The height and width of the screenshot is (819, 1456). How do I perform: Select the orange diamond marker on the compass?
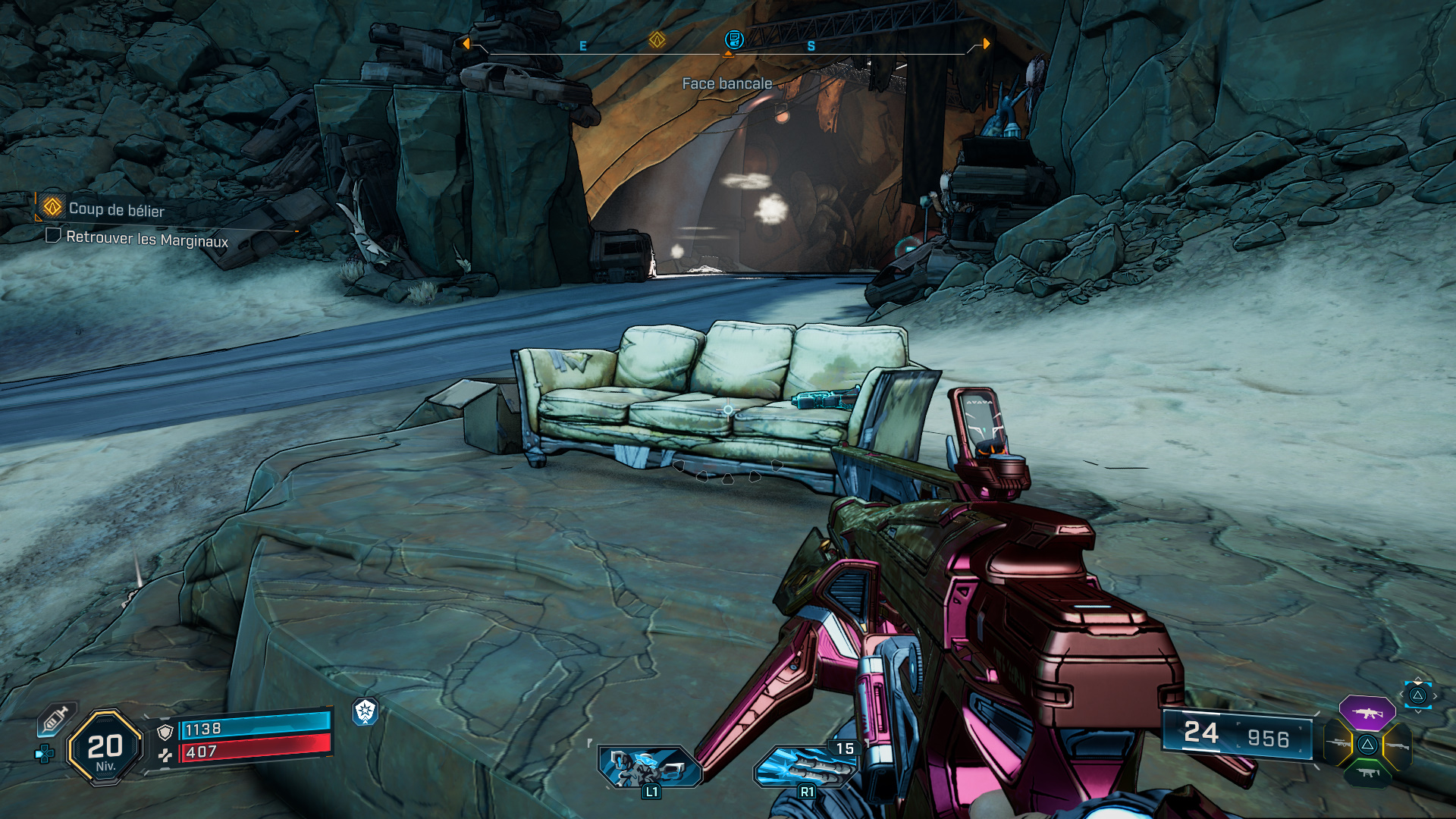click(657, 39)
